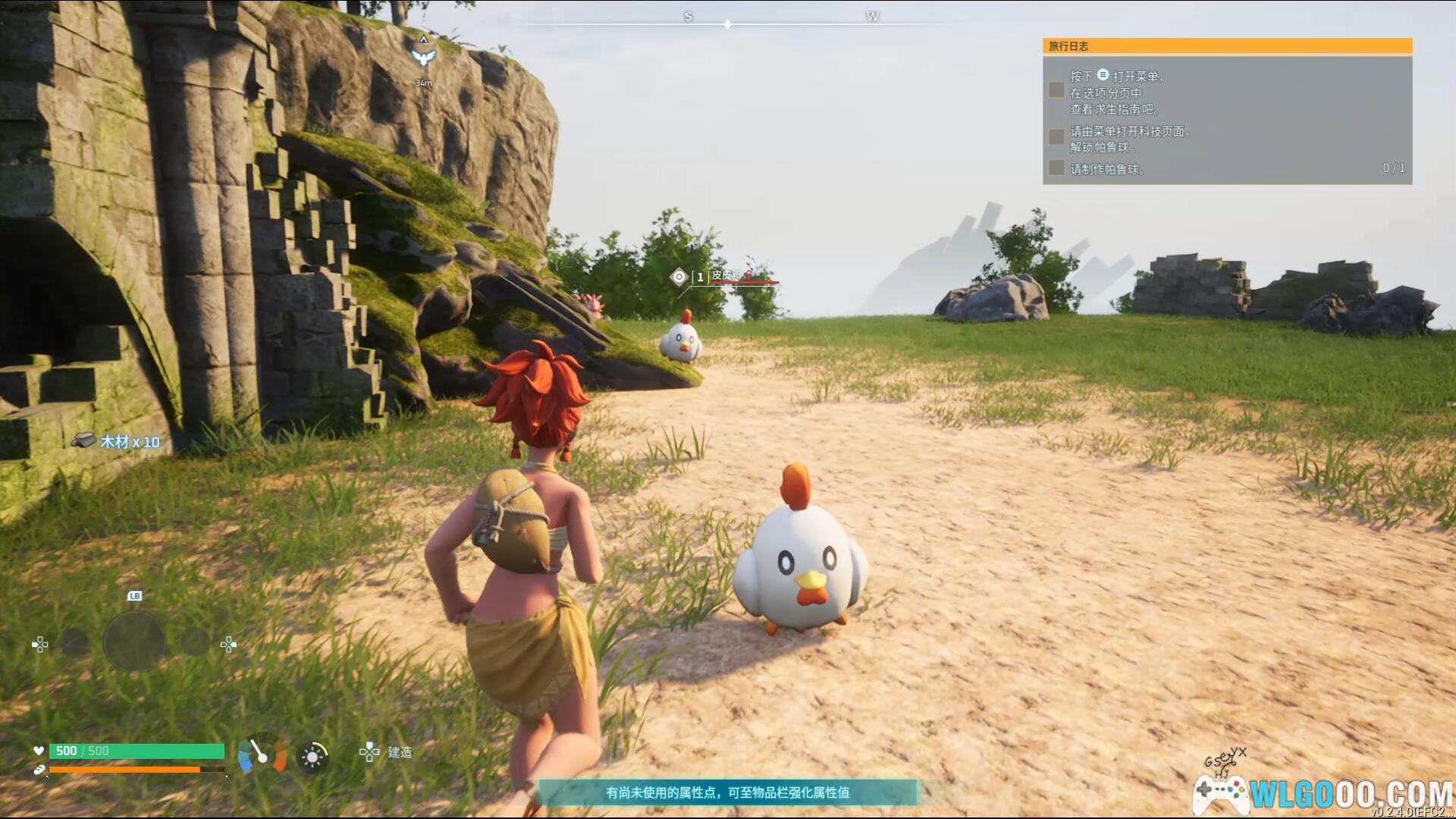Screen dimensions: 1456x819
Task: Open the 建造 build option
Action: click(x=387, y=752)
